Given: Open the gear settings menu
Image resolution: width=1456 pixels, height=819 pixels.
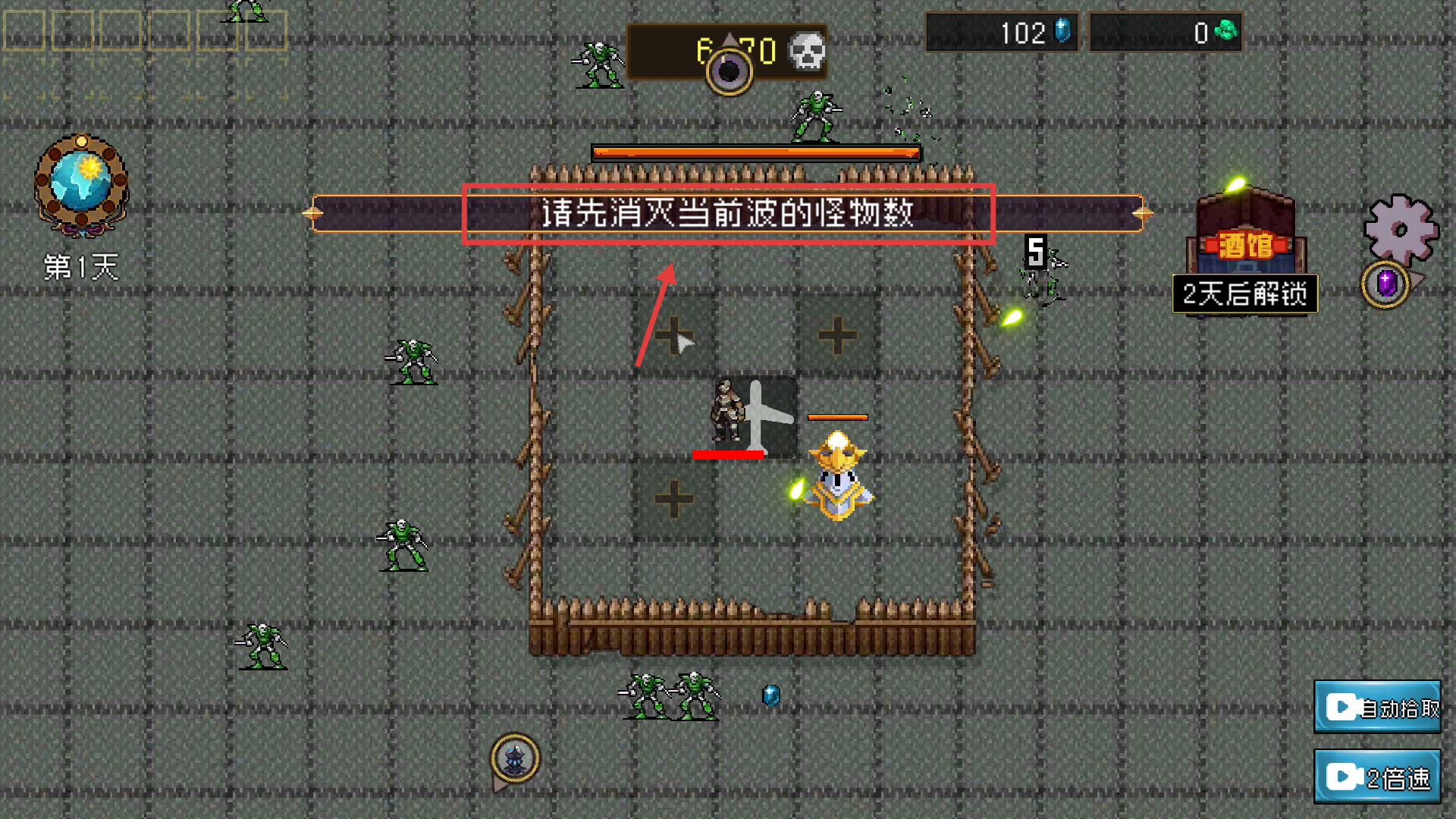Looking at the screenshot, I should [x=1400, y=230].
